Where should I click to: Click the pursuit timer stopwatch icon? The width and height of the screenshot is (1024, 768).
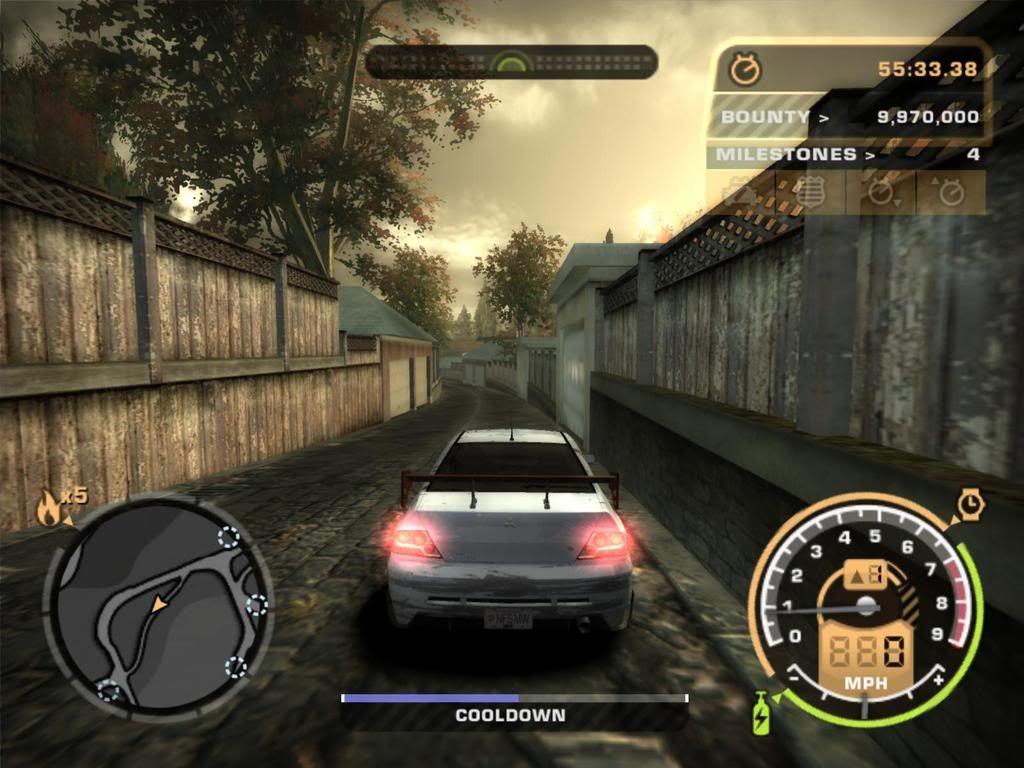[745, 69]
